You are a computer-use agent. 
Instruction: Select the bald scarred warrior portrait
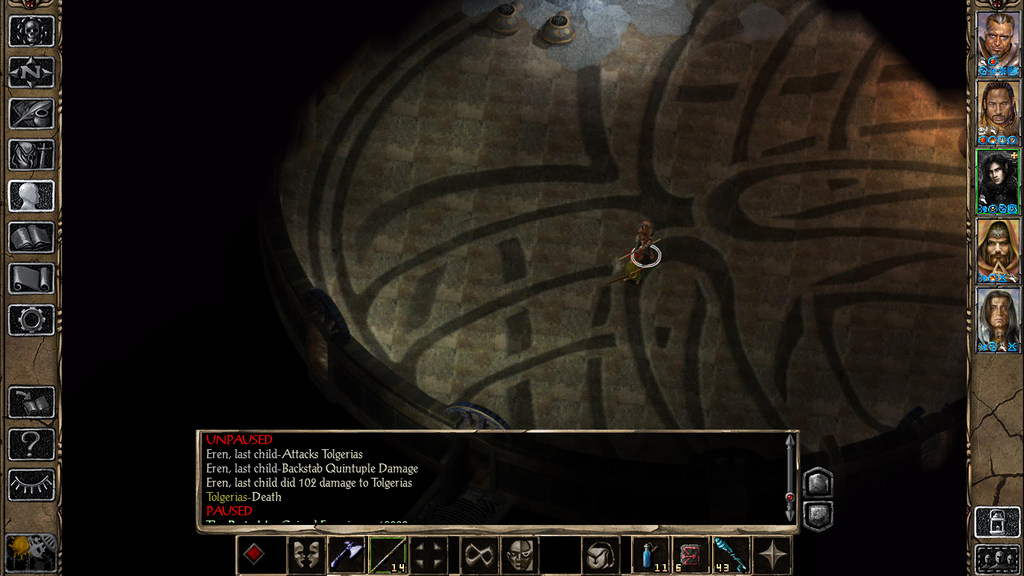[x=998, y=44]
